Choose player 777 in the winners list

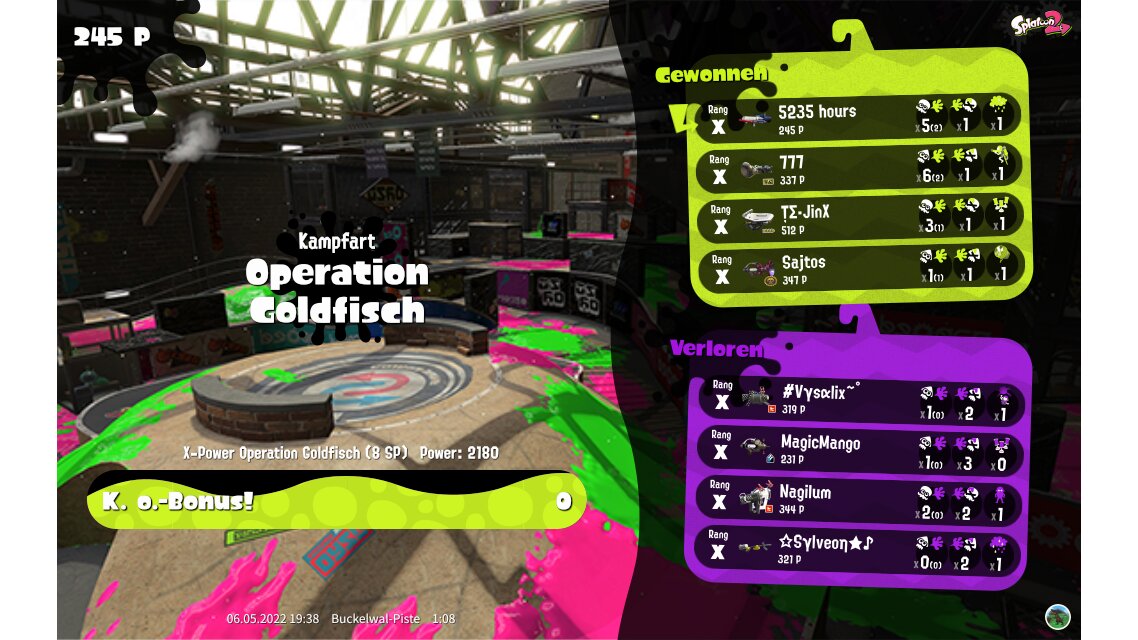pos(860,167)
